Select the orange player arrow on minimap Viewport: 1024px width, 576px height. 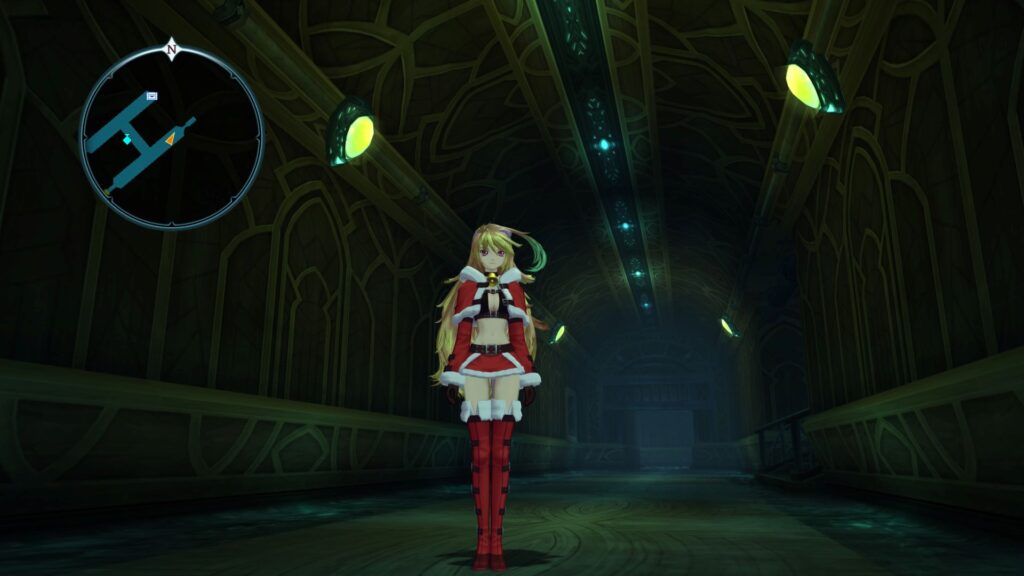click(169, 140)
